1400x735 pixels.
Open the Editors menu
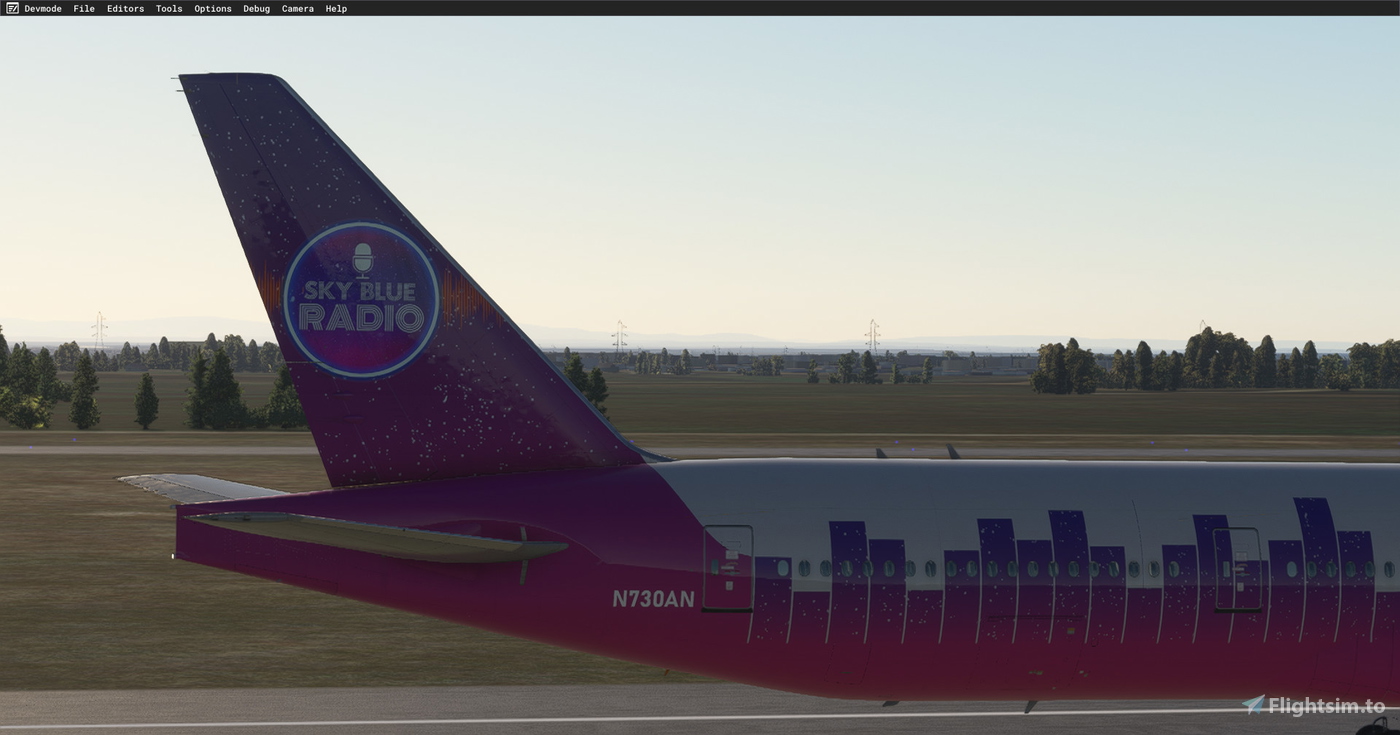(x=125, y=8)
